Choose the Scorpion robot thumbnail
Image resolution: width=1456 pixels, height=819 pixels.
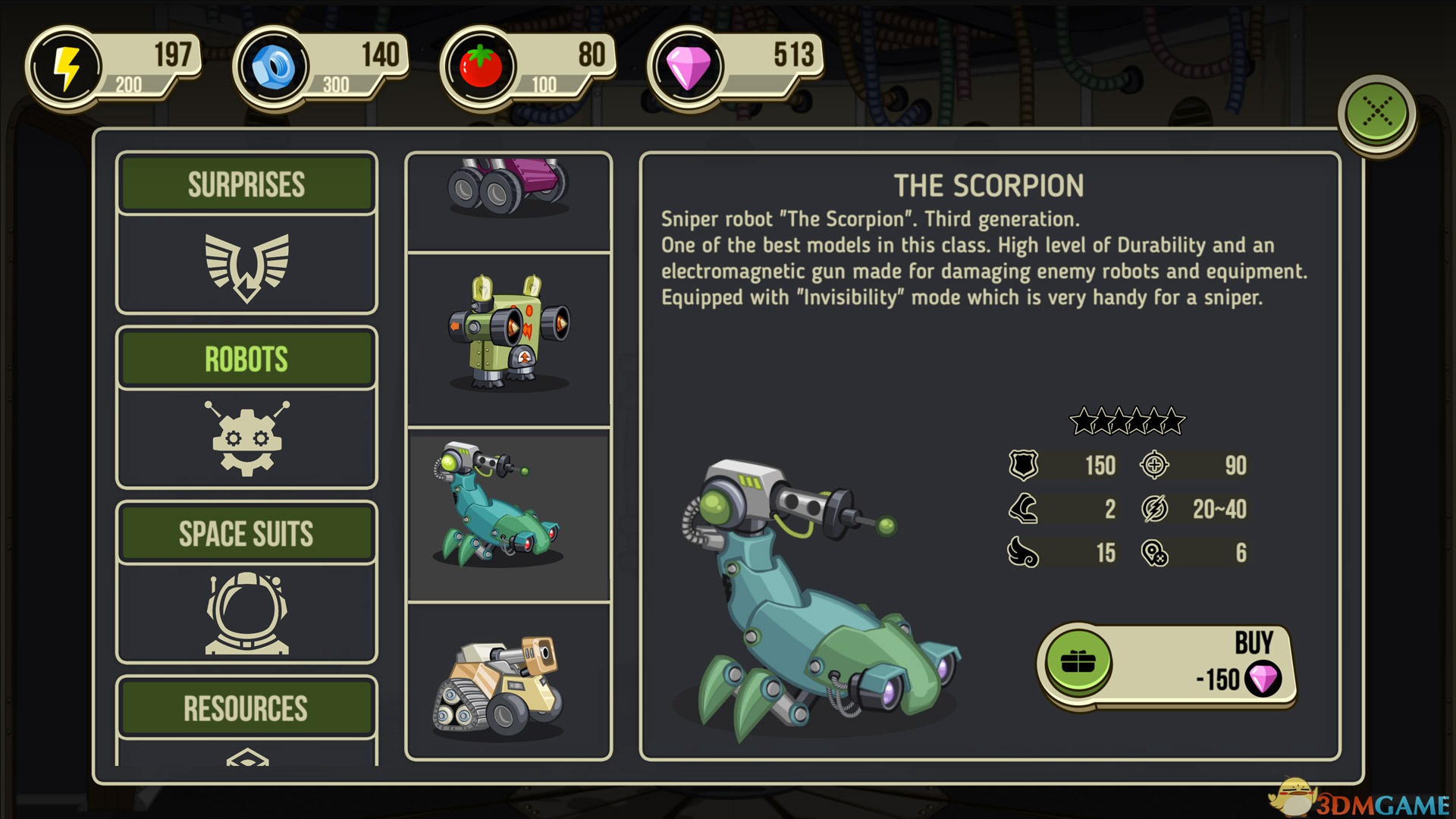(x=509, y=513)
